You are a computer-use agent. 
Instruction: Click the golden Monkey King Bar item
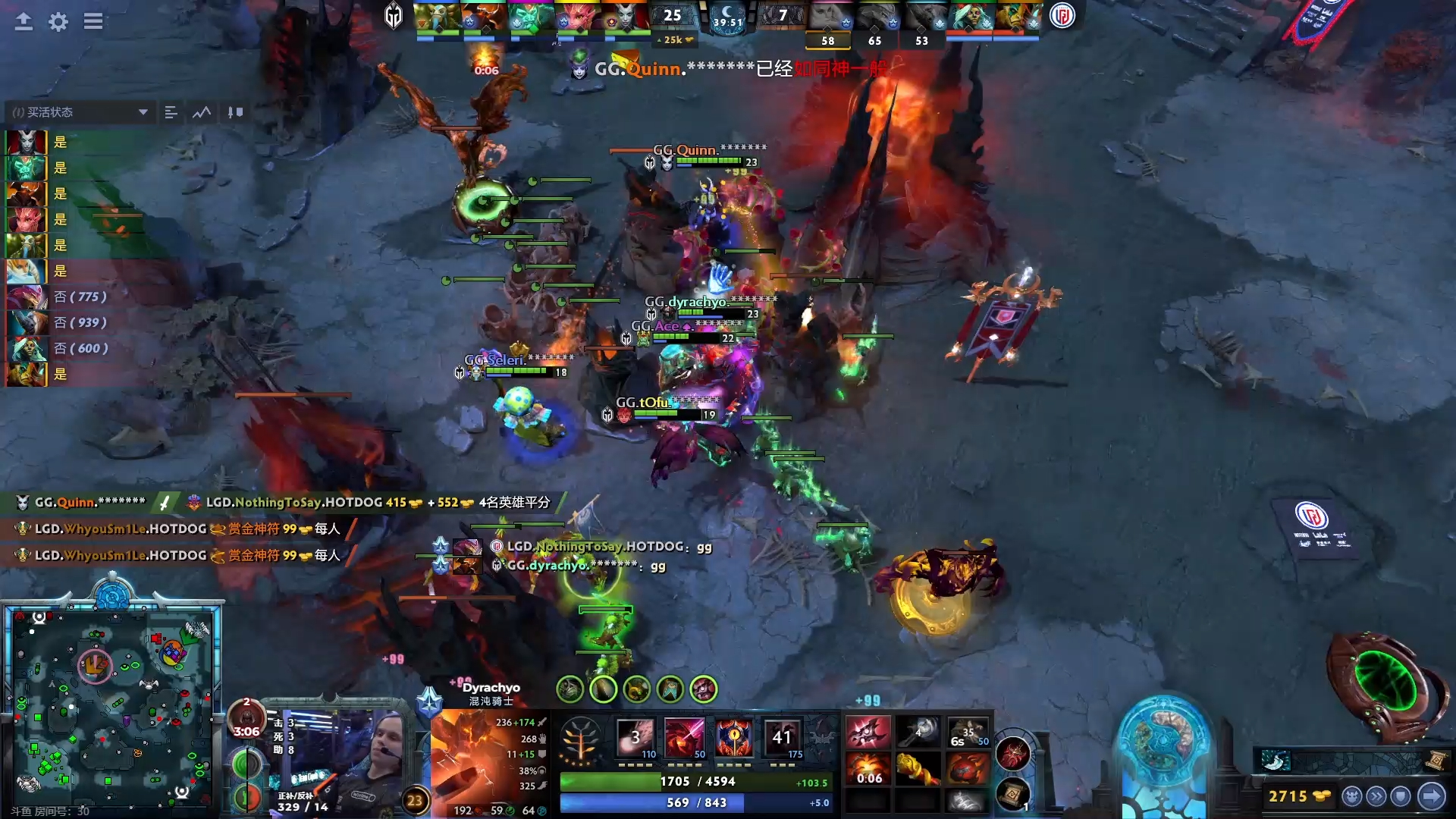pyautogui.click(x=918, y=769)
